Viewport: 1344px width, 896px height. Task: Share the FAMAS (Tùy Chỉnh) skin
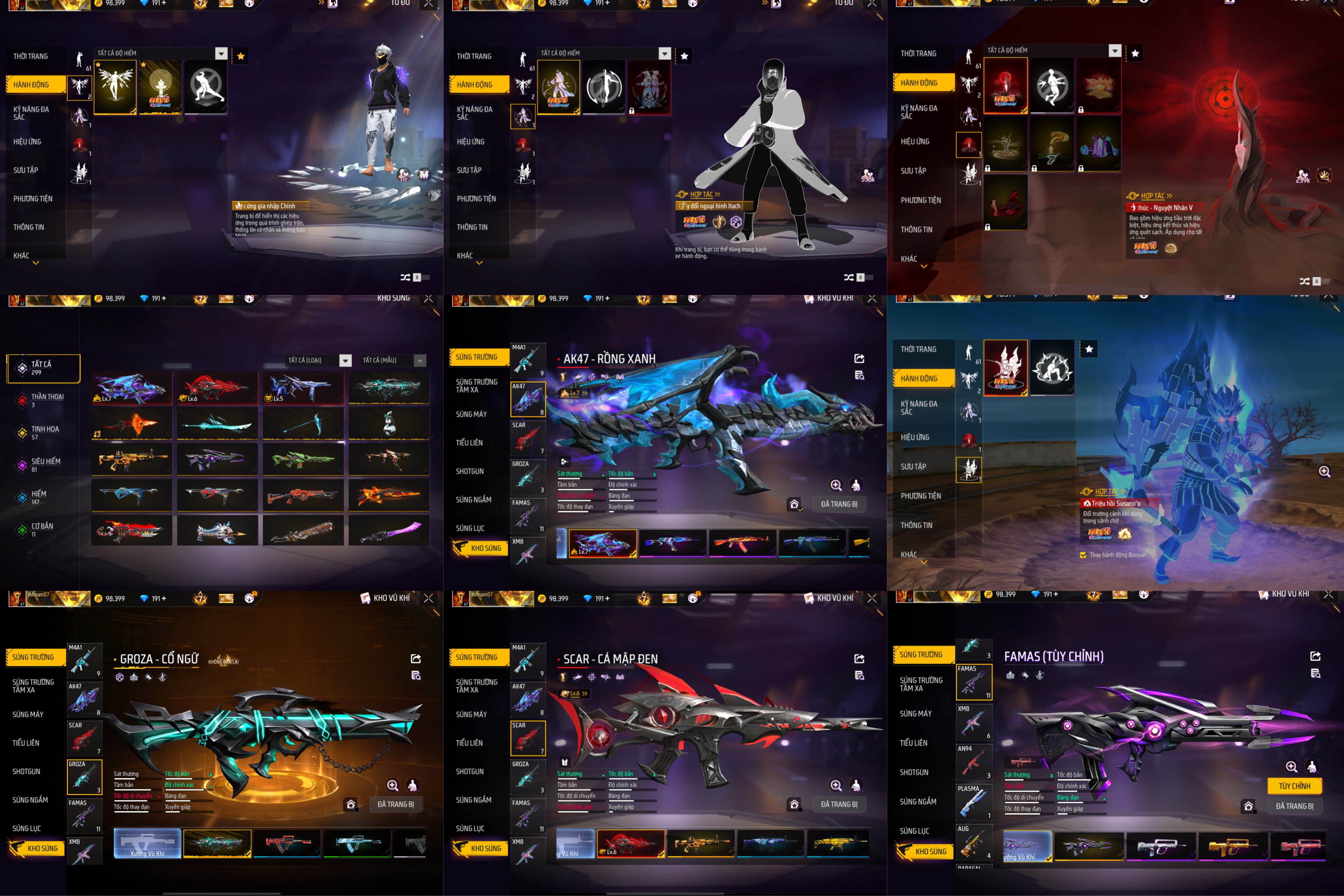[x=1315, y=656]
